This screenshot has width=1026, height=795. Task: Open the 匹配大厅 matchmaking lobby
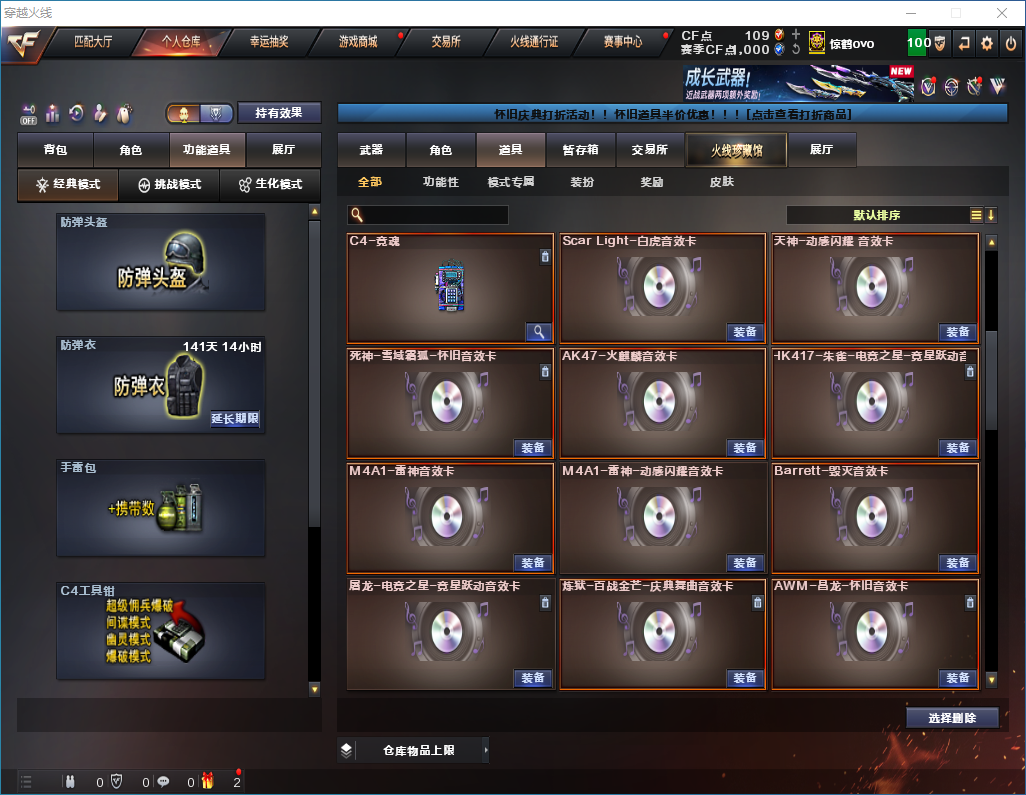(x=93, y=42)
